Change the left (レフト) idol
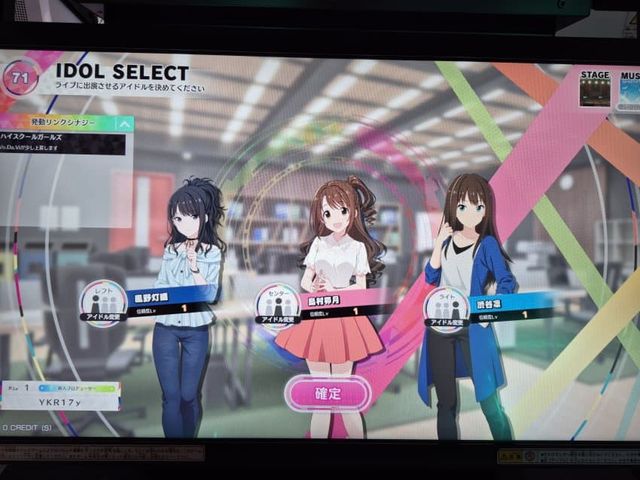 pyautogui.click(x=103, y=303)
